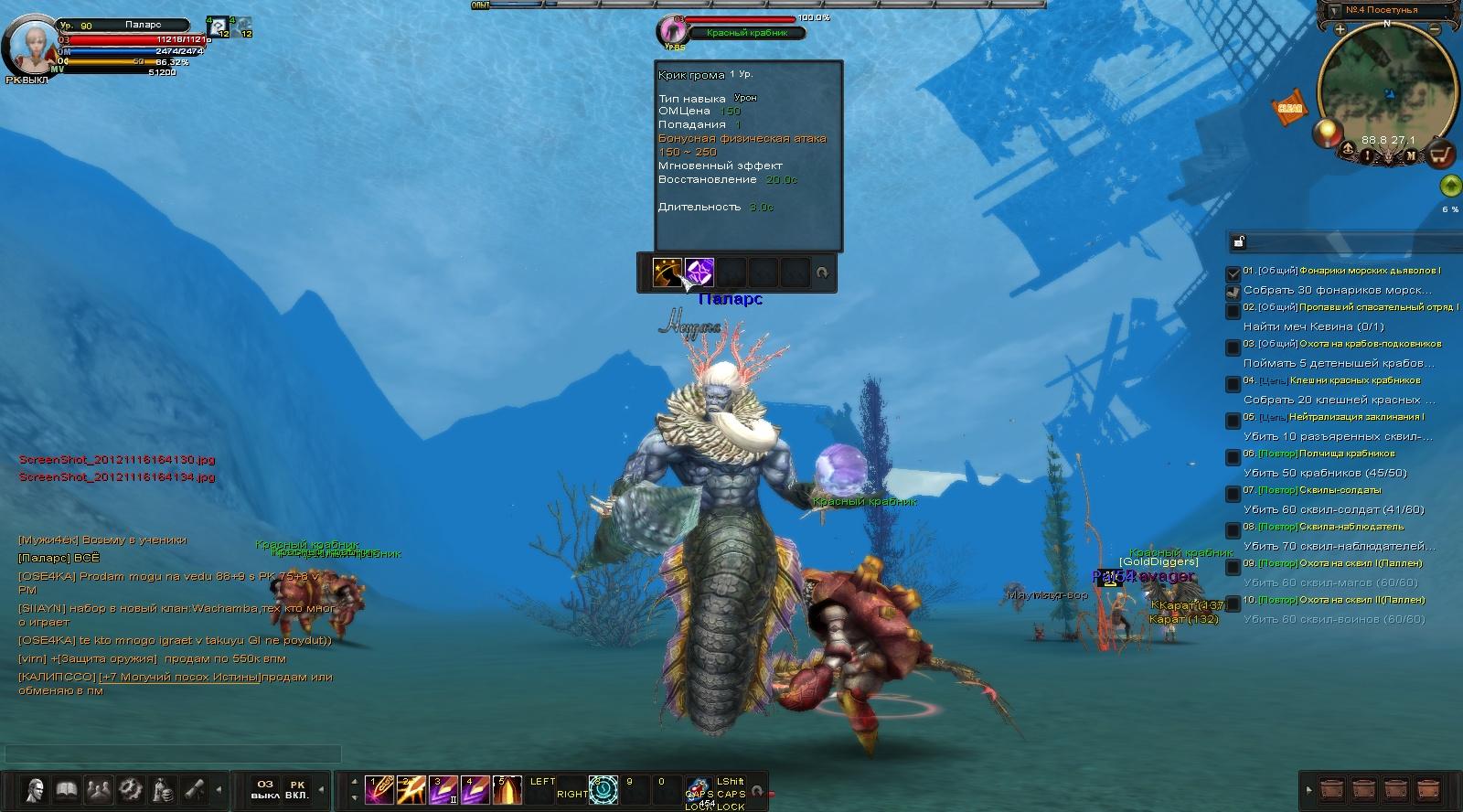Open the character profile menu icon

click(36, 789)
